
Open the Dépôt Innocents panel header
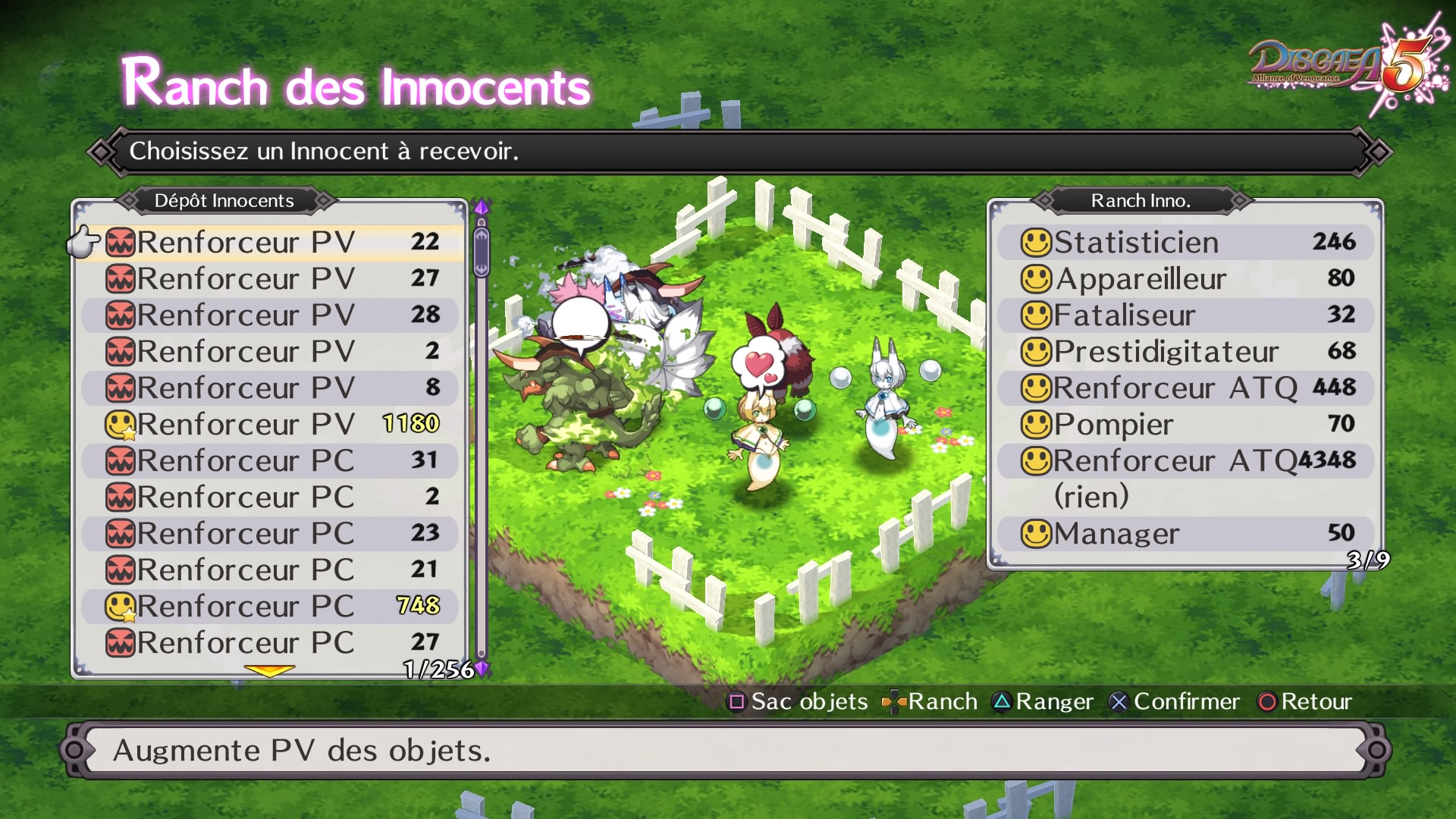pyautogui.click(x=224, y=201)
